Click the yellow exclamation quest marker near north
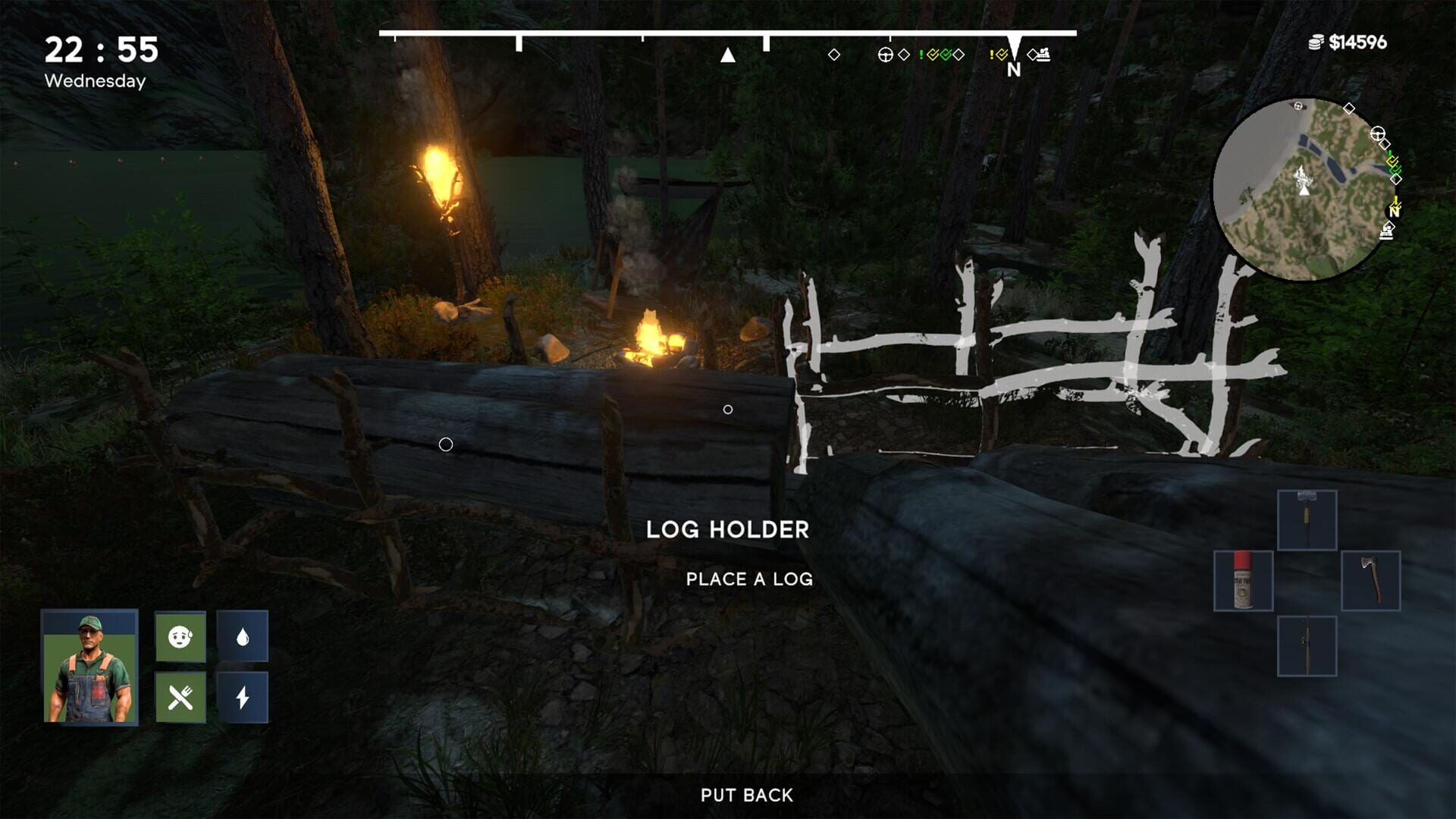 (992, 55)
